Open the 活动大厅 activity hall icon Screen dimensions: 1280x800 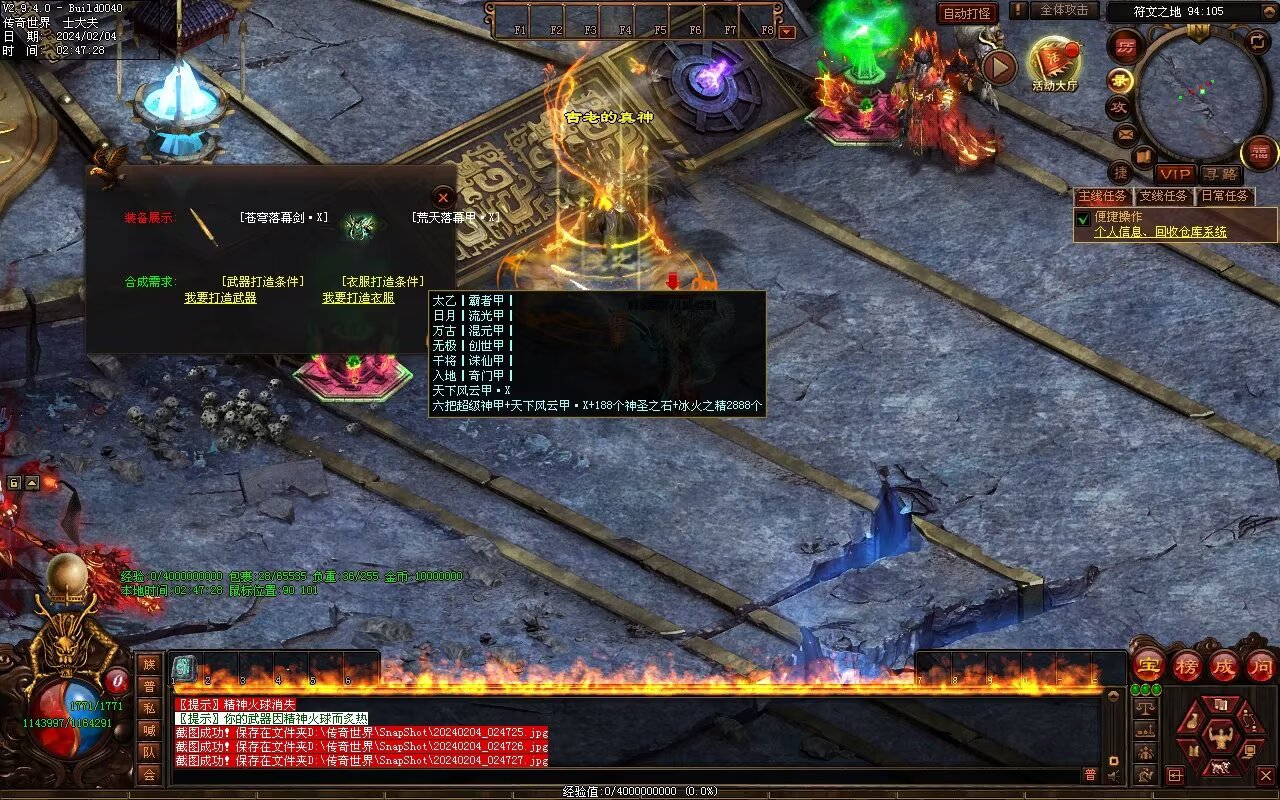1054,62
